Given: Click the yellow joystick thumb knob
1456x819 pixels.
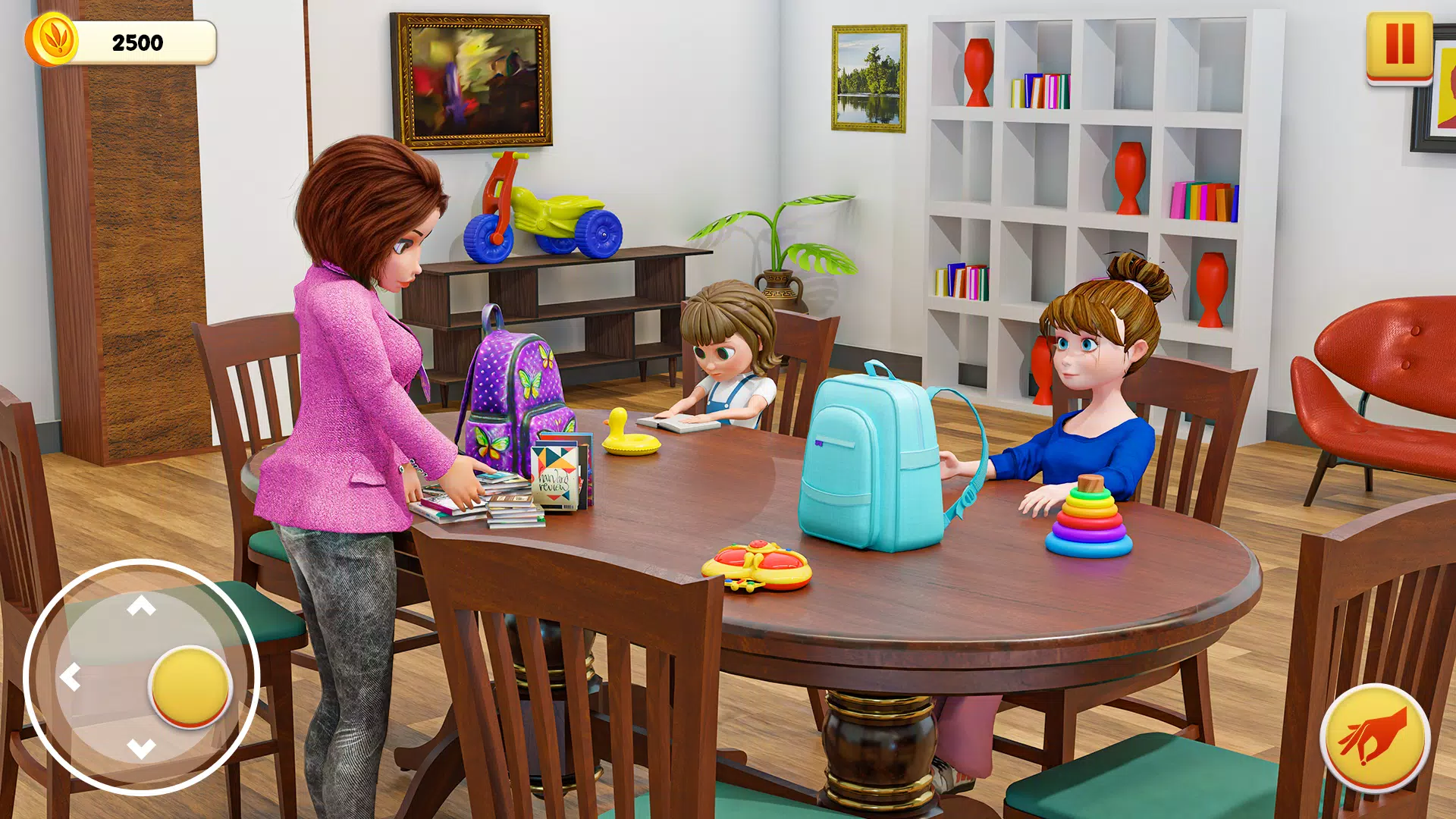Looking at the screenshot, I should 190,686.
